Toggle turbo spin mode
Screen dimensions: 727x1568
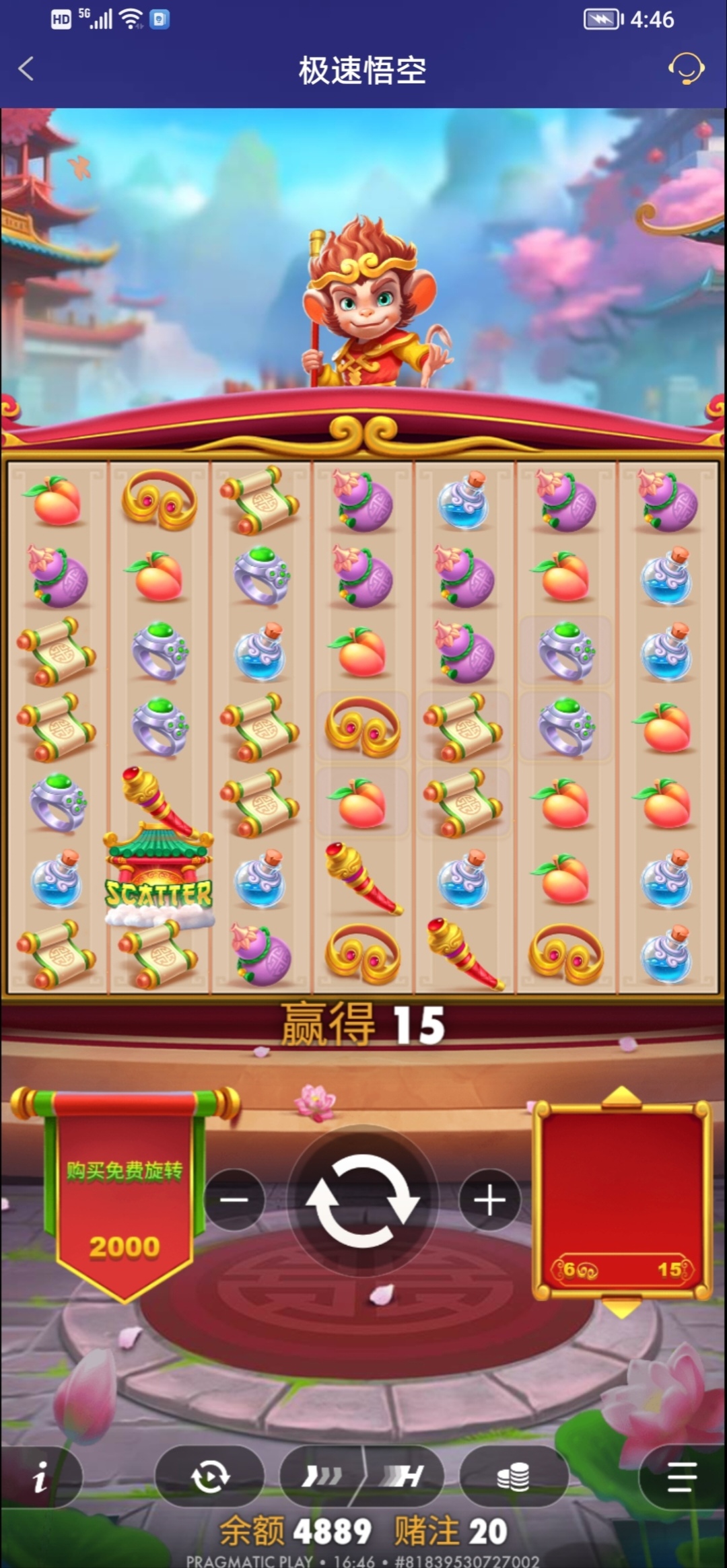click(x=322, y=1477)
